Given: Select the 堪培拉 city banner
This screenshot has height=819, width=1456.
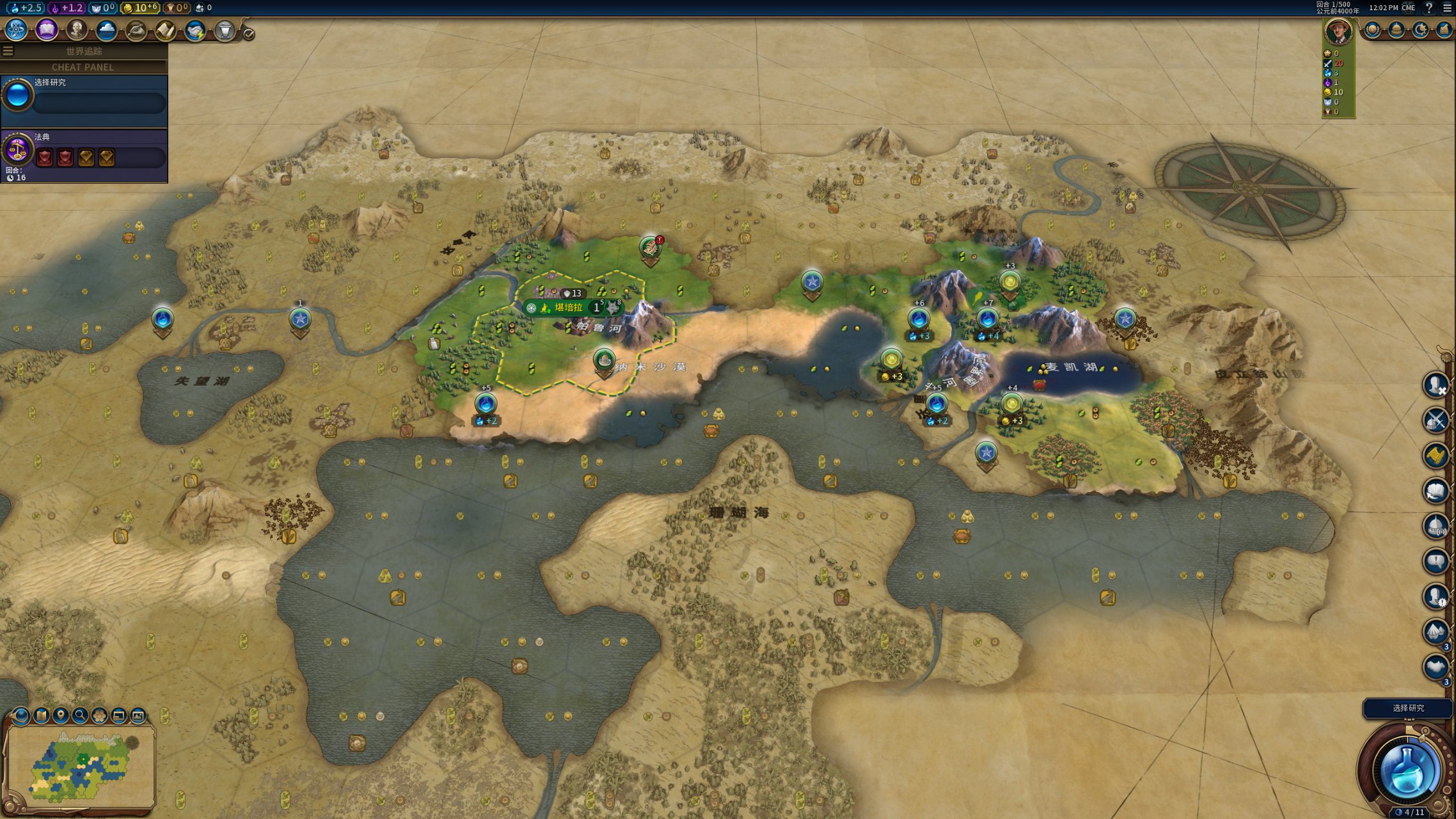Looking at the screenshot, I should click(x=568, y=308).
